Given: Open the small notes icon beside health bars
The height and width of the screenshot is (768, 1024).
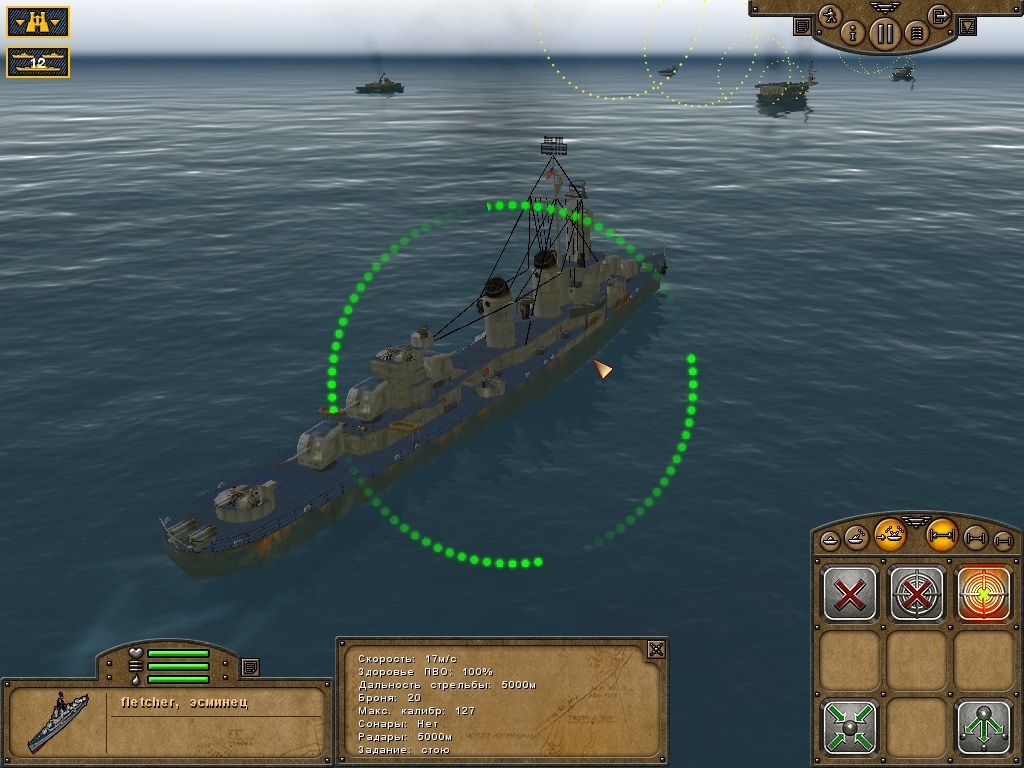Looking at the screenshot, I should pos(250,666).
